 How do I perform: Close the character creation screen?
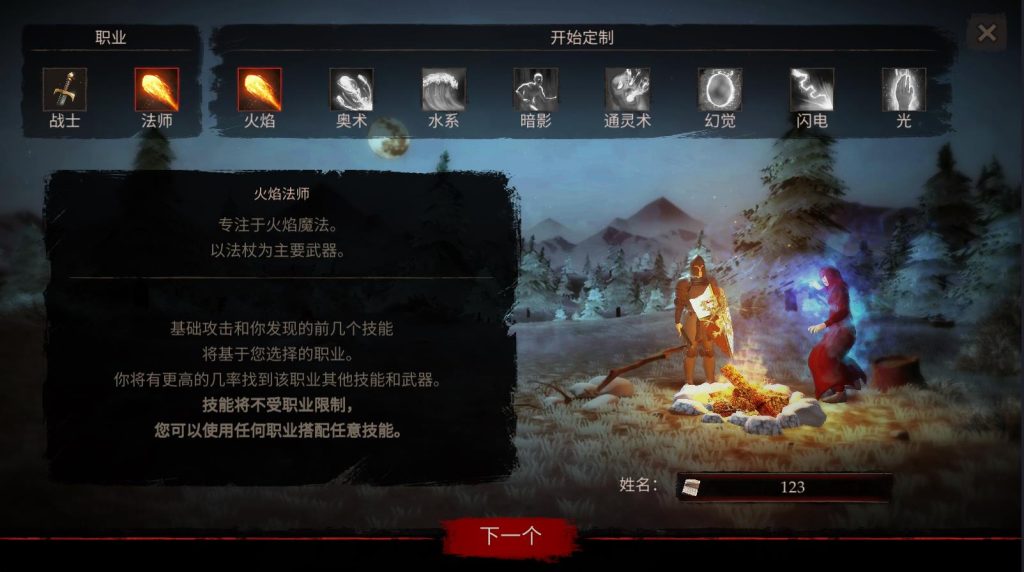[986, 33]
